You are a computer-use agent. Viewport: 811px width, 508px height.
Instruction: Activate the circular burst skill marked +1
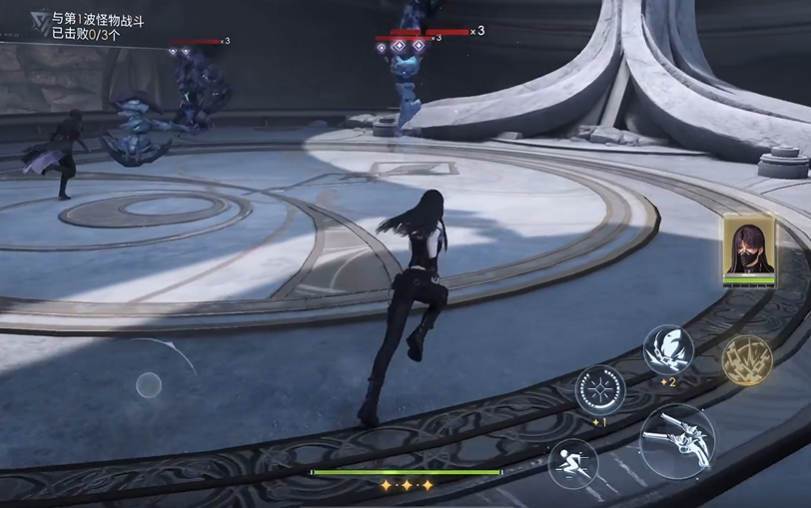(599, 389)
